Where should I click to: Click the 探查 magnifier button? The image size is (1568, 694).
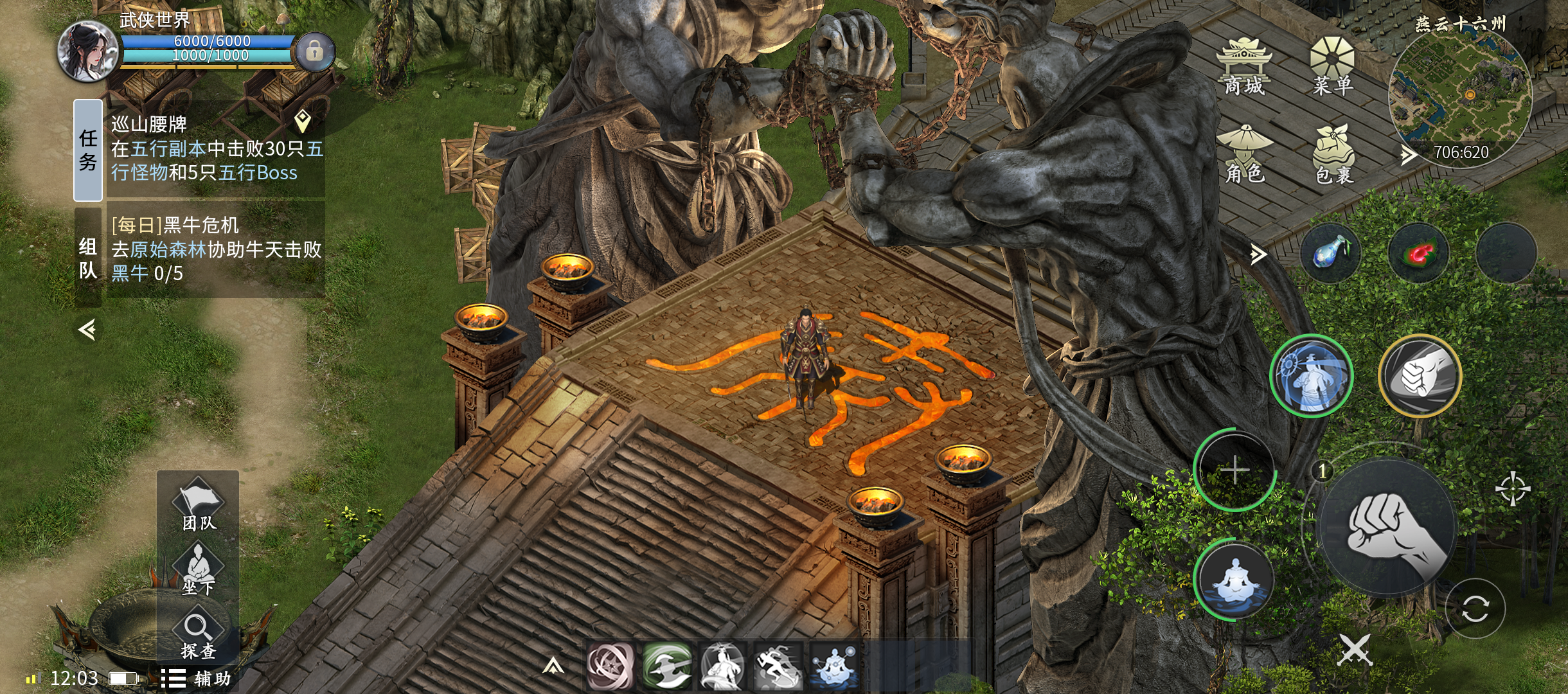[x=198, y=635]
